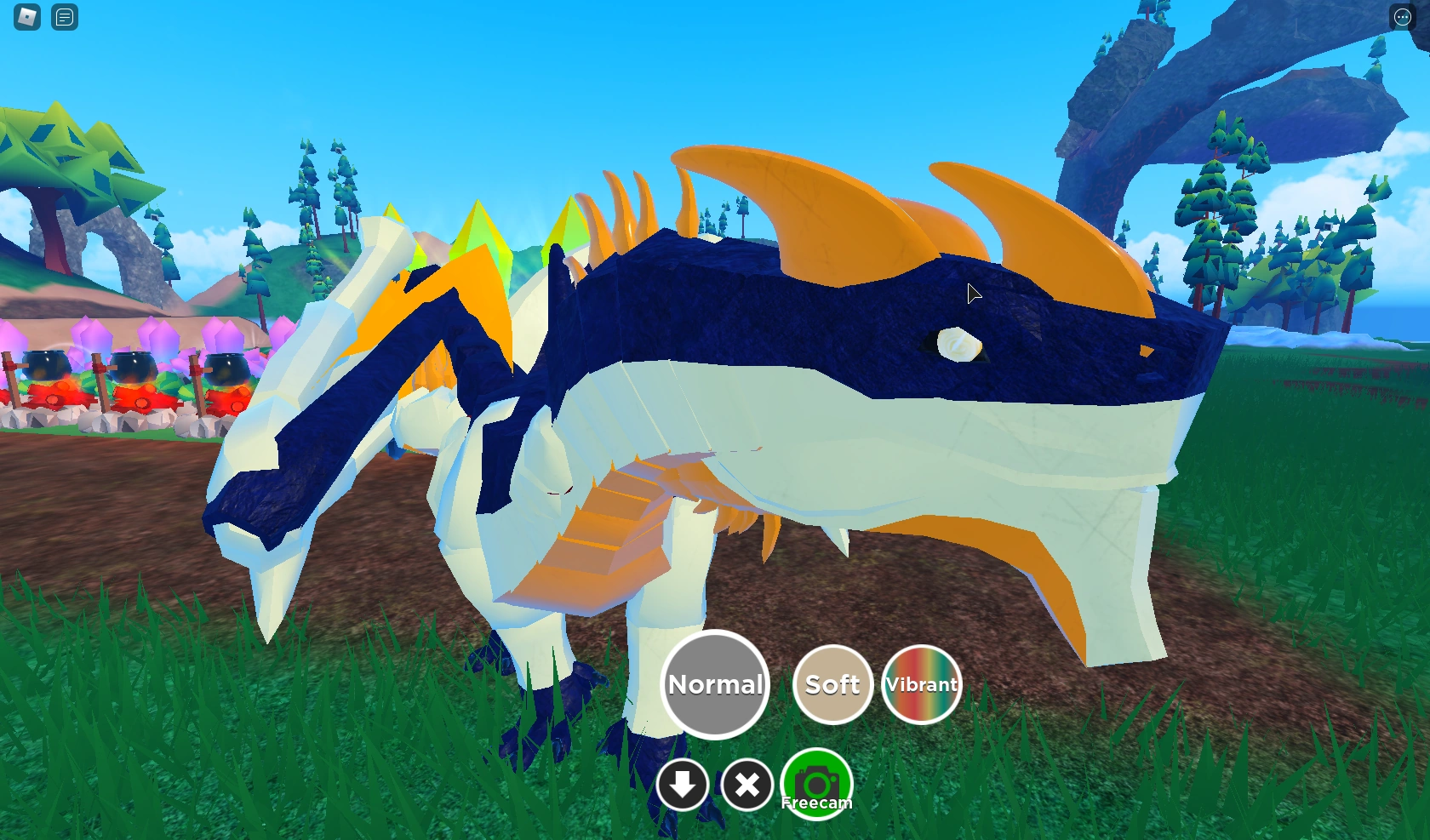Select the Soft filter option
This screenshot has width=1430, height=840.
(832, 683)
